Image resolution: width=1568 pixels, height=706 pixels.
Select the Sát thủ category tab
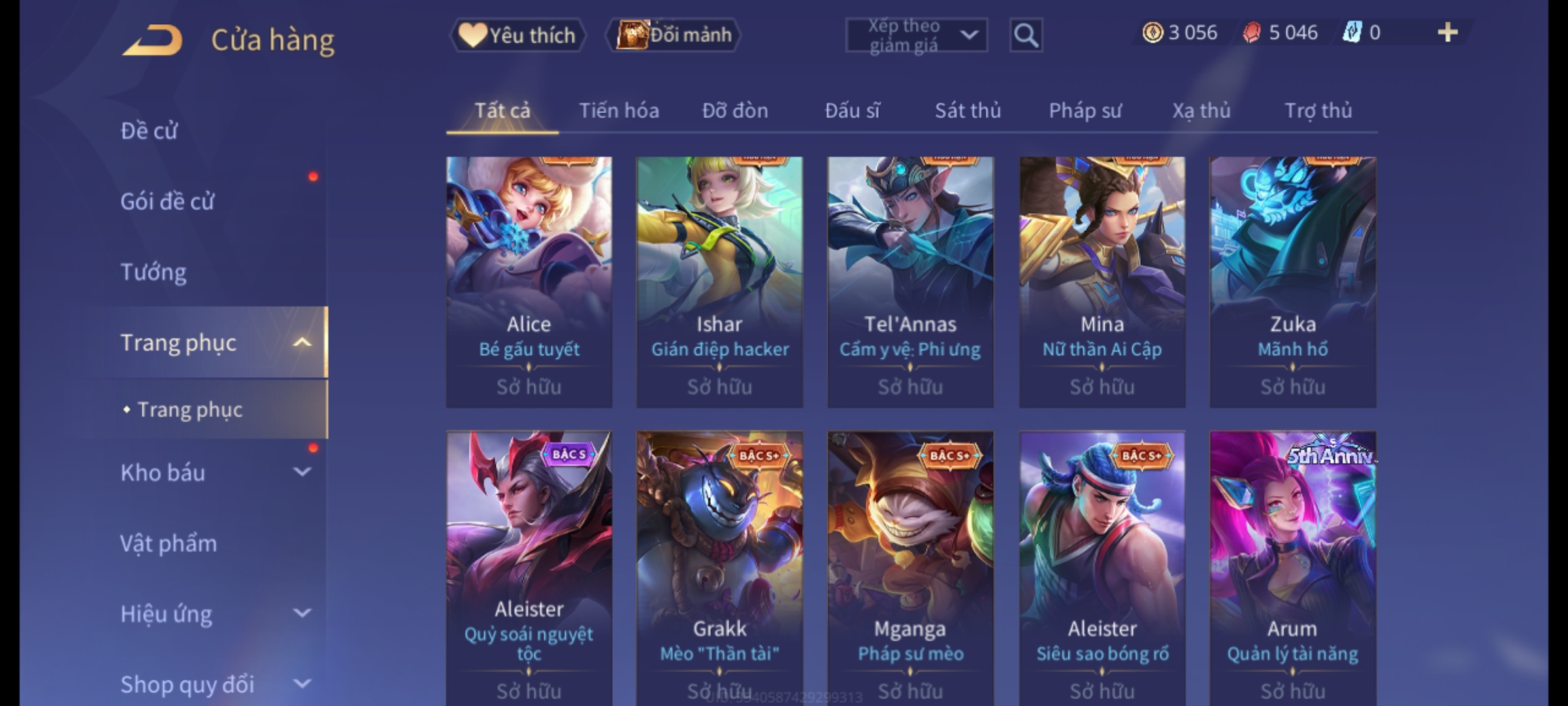[968, 110]
